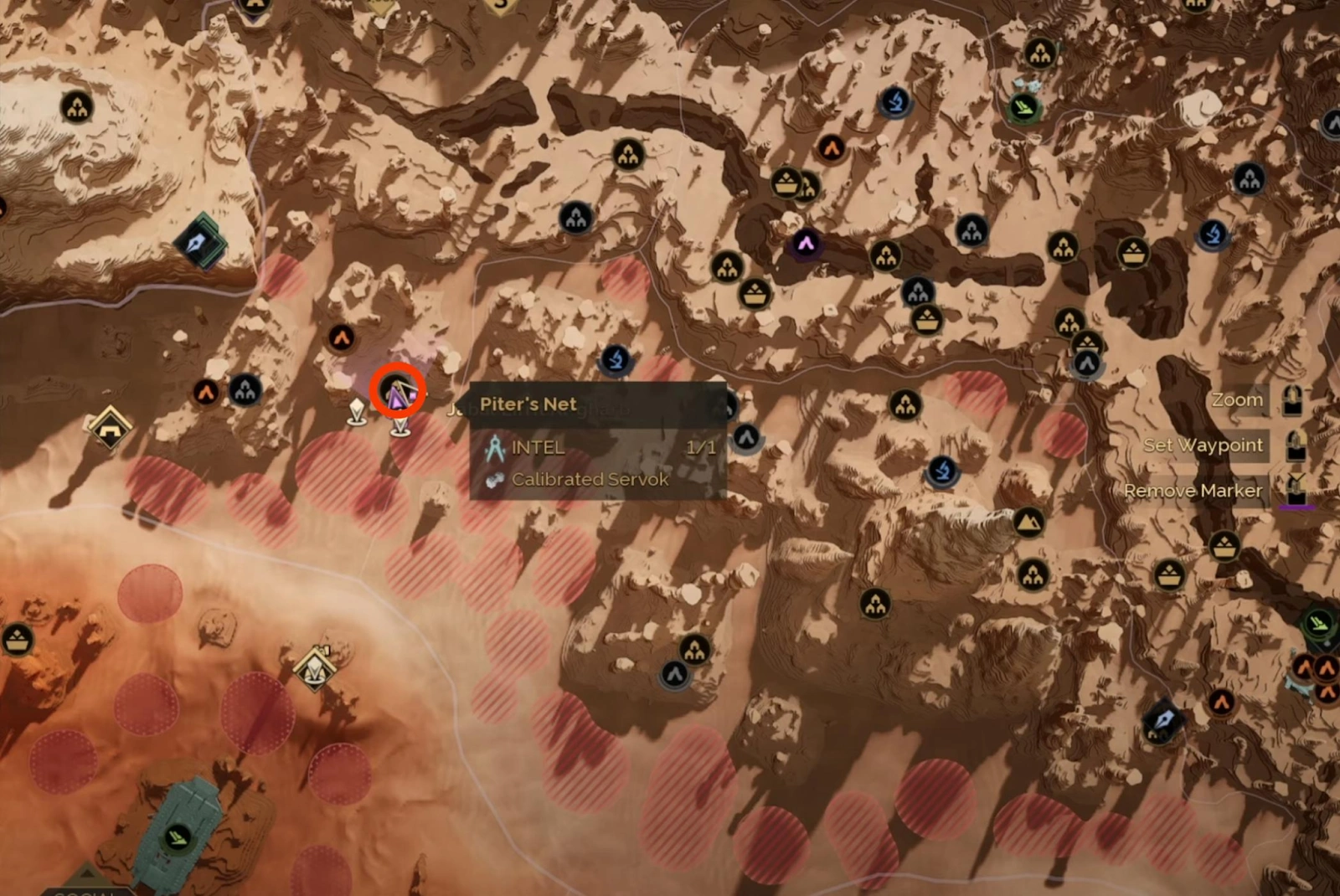Click the Calibrated Servok tooltip entry
This screenshot has height=896, width=1340.
590,480
